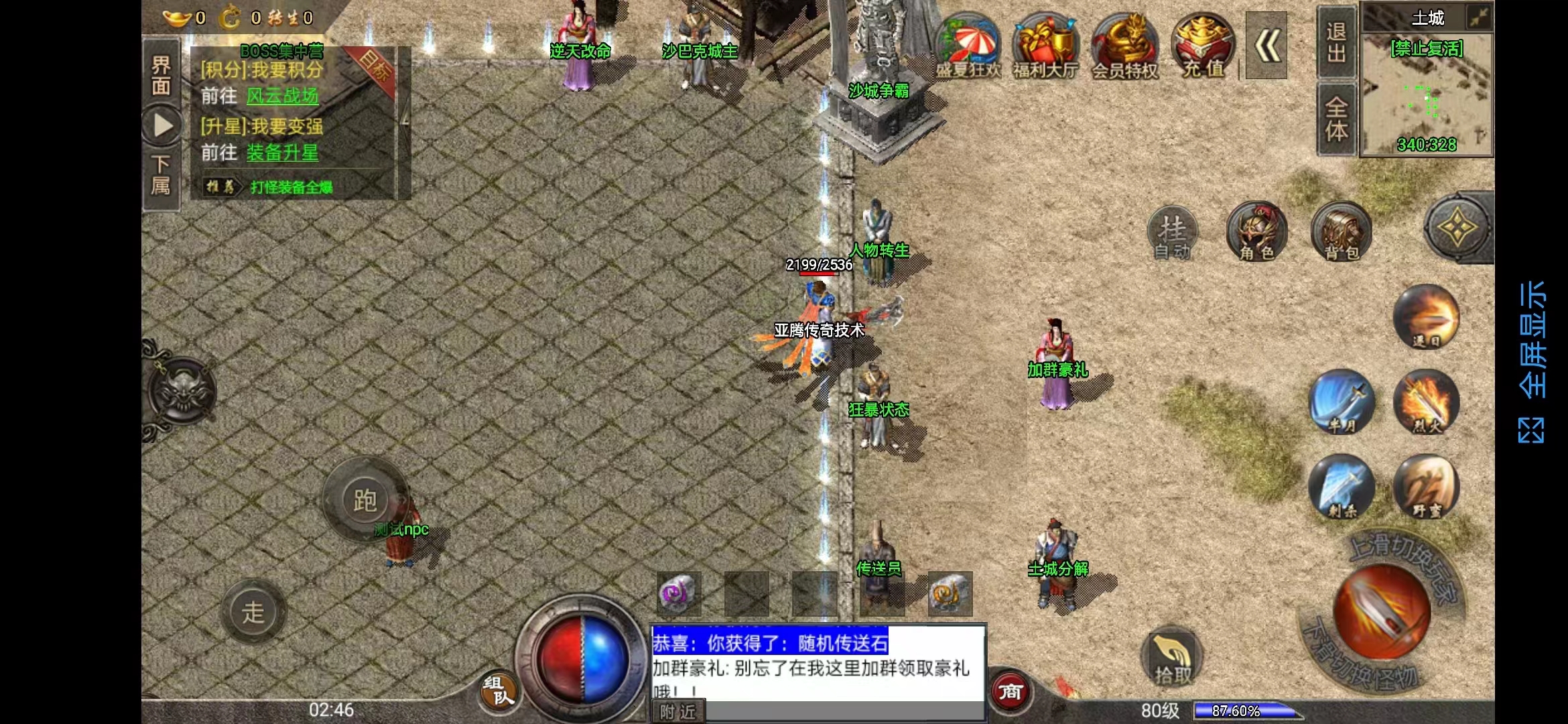Open the 土城 minimap

(x=1427, y=87)
